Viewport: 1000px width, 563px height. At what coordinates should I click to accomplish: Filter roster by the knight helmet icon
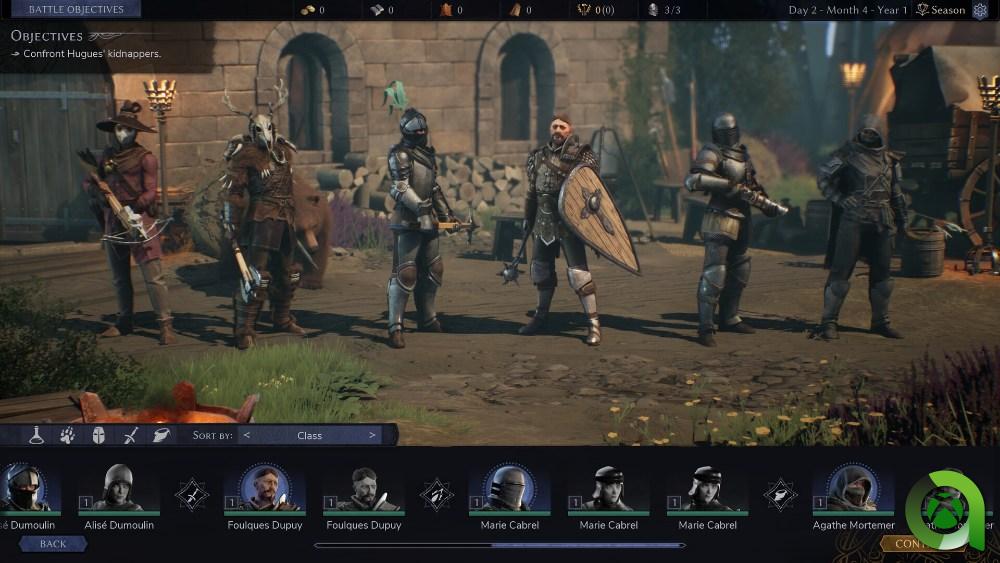coord(99,435)
